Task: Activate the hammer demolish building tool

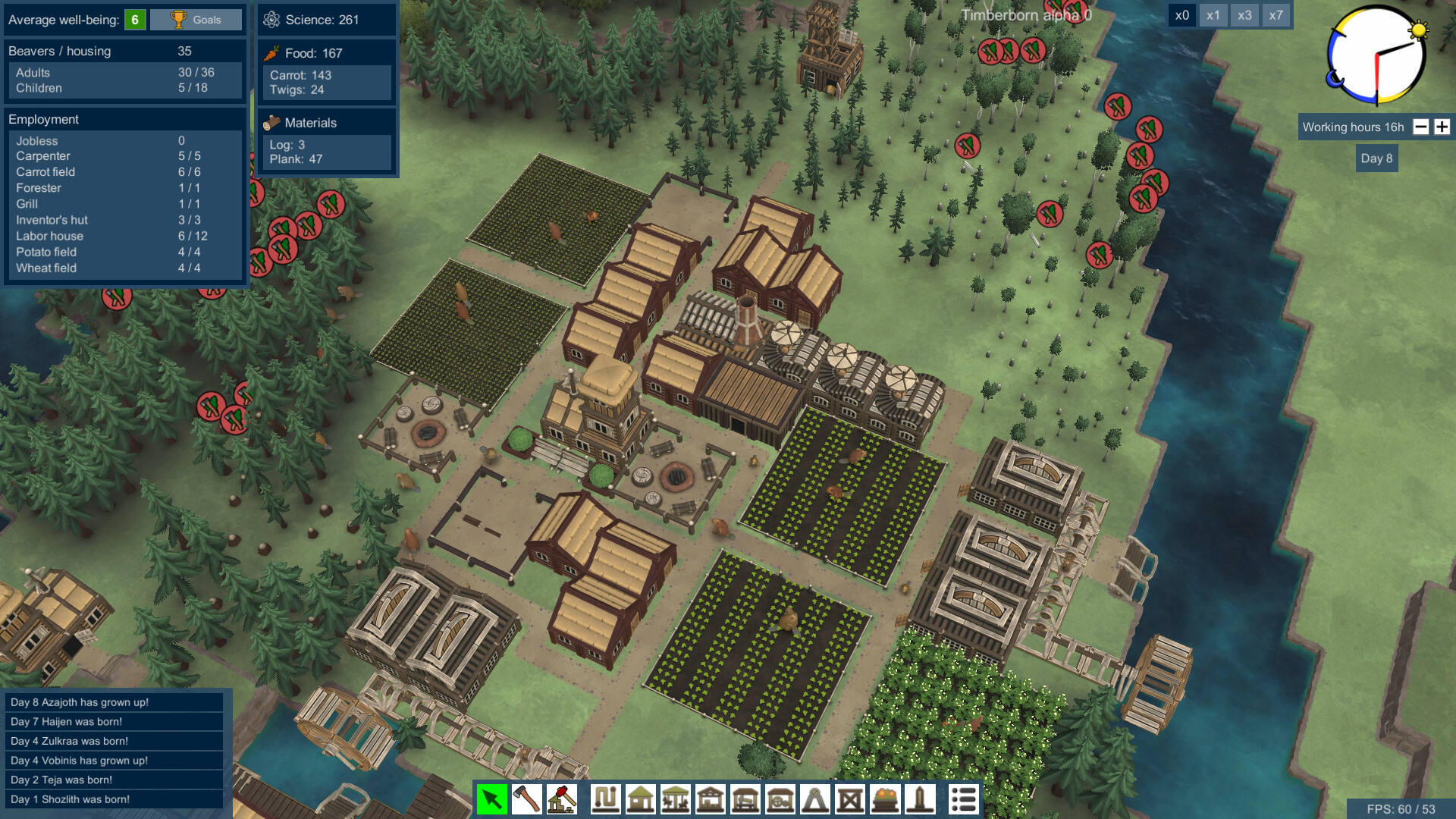Action: coord(561,799)
